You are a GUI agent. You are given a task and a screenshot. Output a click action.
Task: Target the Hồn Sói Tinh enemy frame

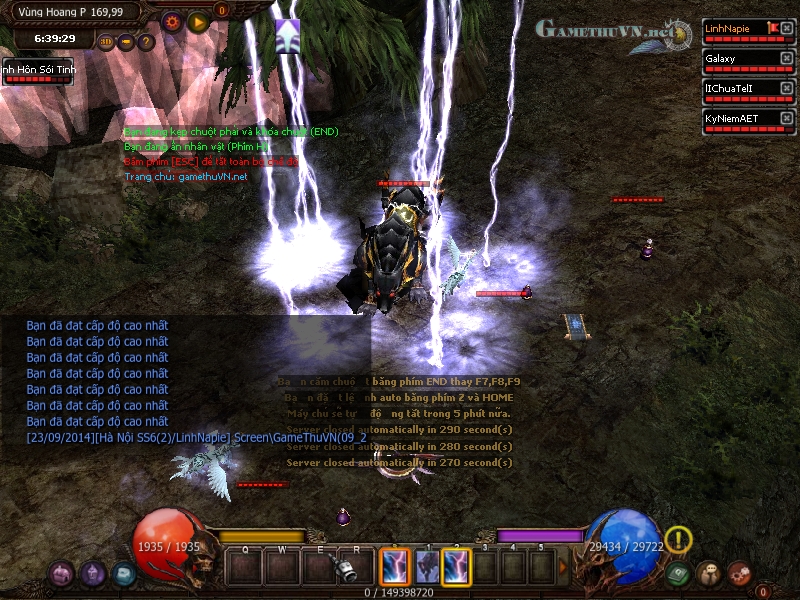pyautogui.click(x=36, y=72)
